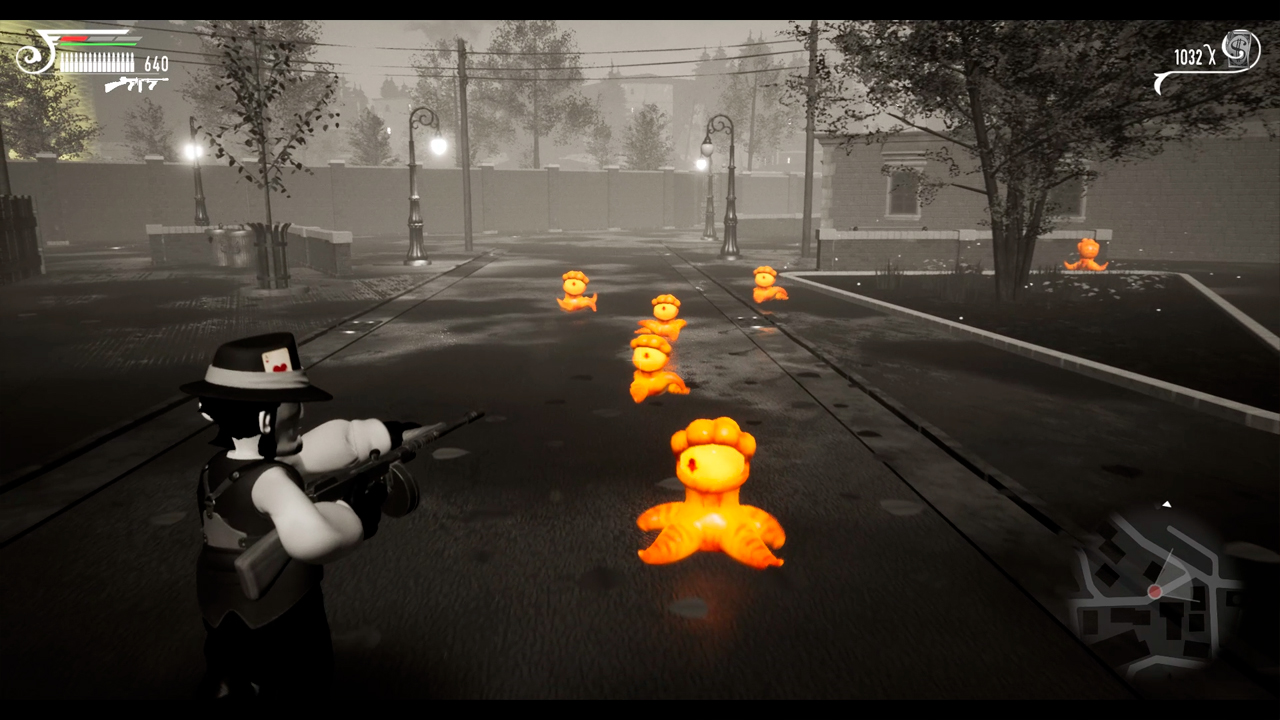
Task: Click the dollar bill currency icon
Action: 1238,50
